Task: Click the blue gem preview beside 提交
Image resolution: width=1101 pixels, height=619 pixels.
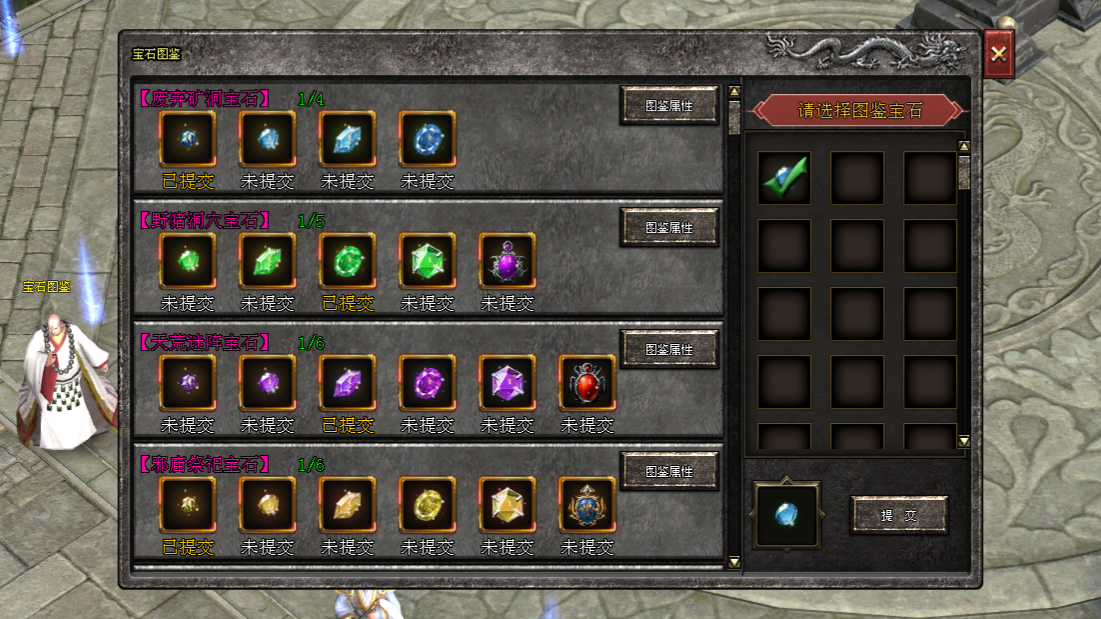Action: pyautogui.click(x=787, y=515)
